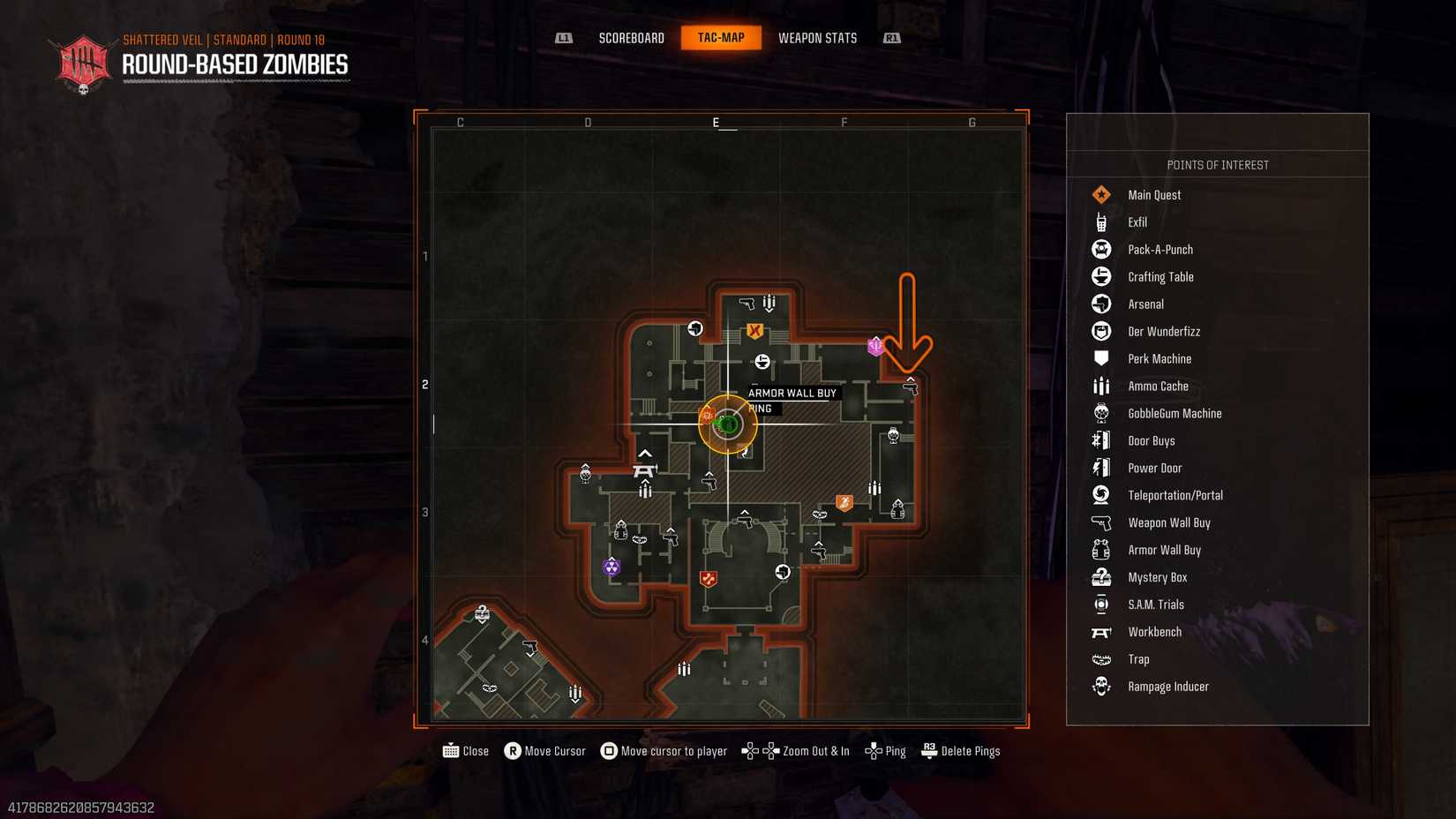Screen dimensions: 1456x819
Task: Select the Pack-A-Punch icon in the legend
Action: coord(1100,249)
